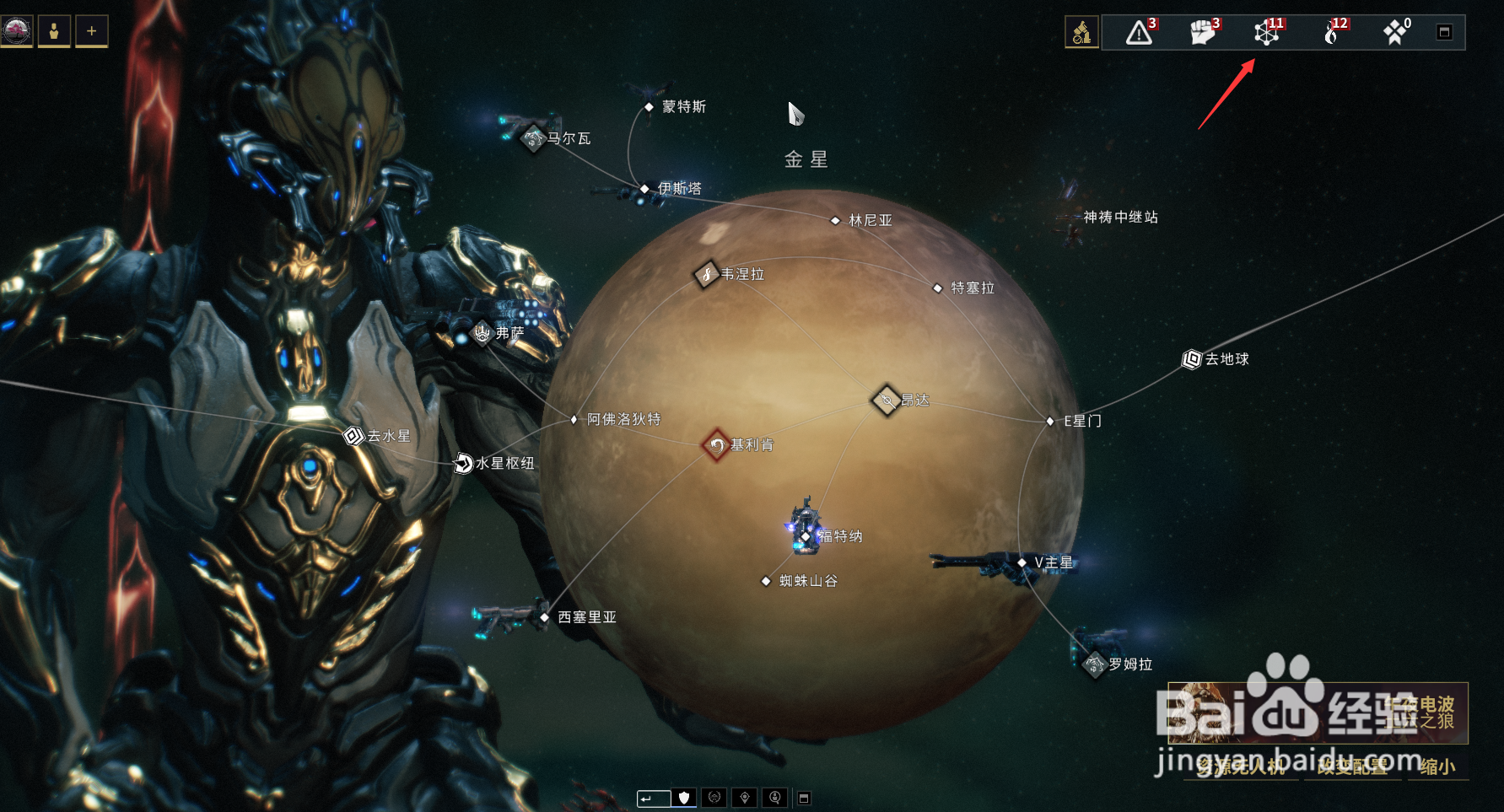Screen dimensions: 1504x812
Task: Open the player search magnifier icon
Action: pos(774,797)
